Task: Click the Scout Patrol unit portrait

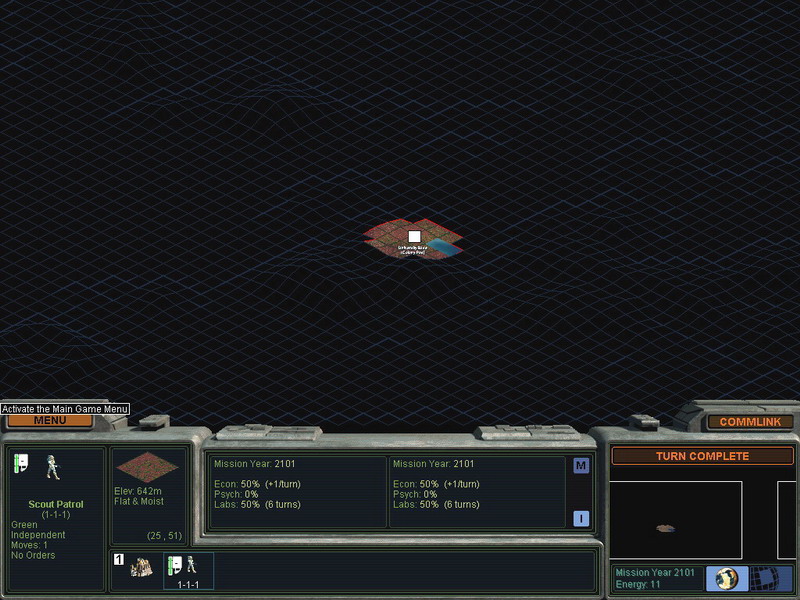Action: tap(52, 468)
